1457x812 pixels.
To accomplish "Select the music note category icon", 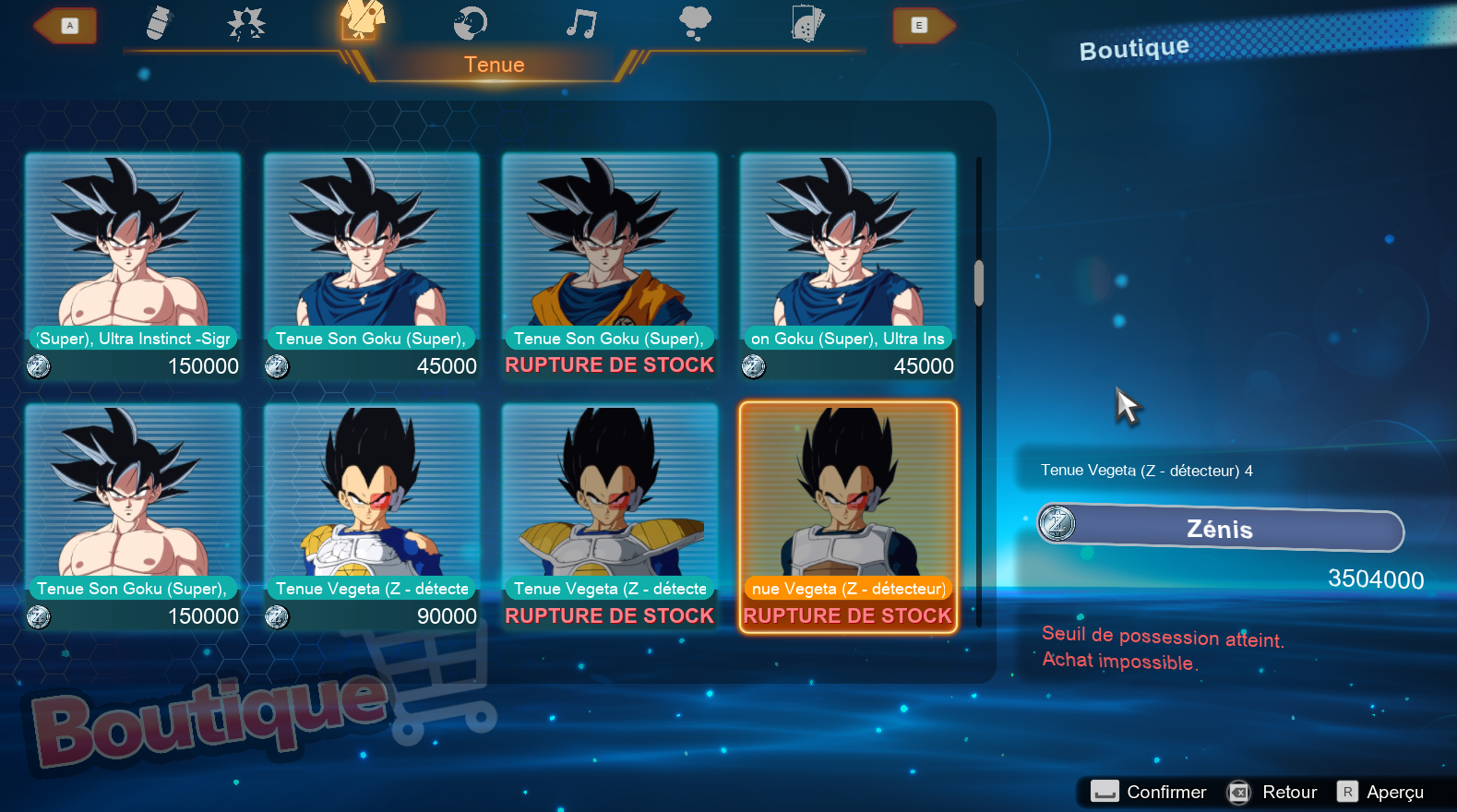I will 582,23.
